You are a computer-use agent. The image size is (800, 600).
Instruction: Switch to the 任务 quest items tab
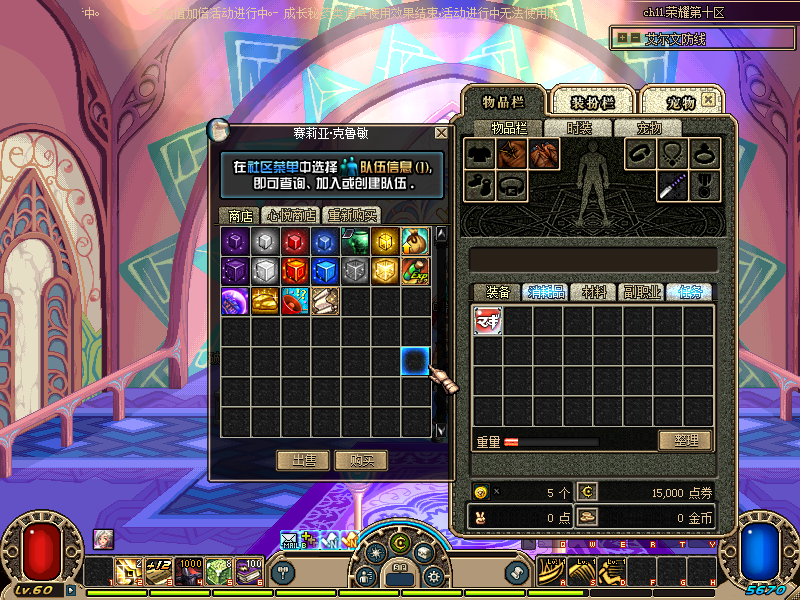tap(690, 292)
